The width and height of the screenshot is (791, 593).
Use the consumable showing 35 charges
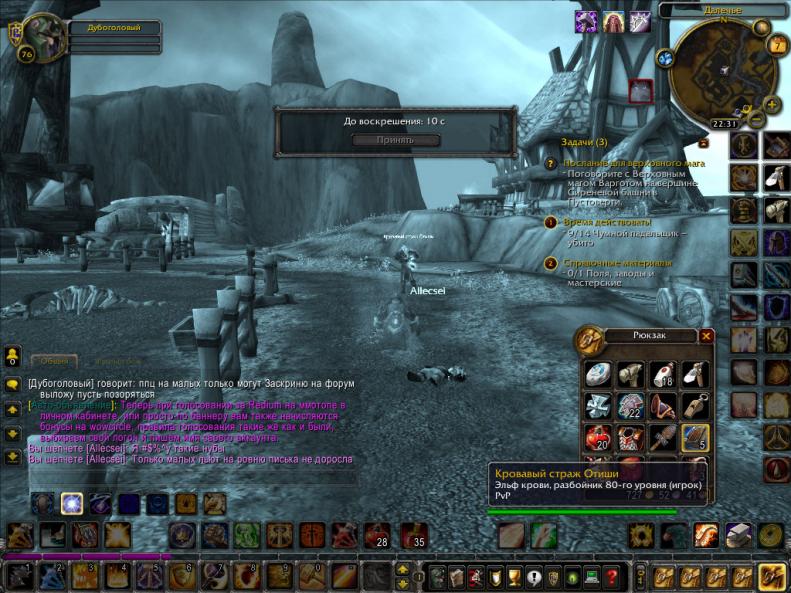point(413,535)
